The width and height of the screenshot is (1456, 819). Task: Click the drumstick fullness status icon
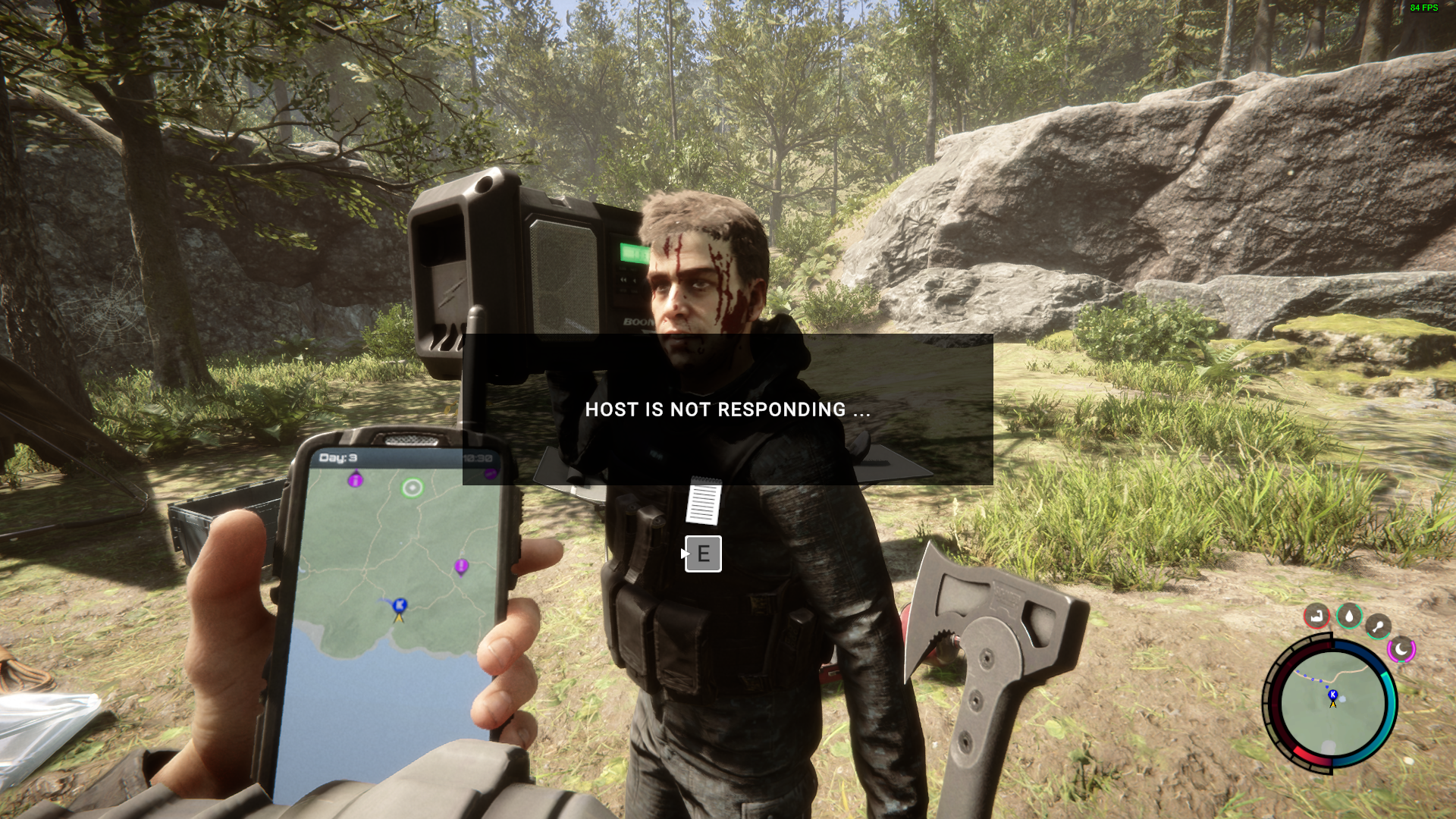point(1378,626)
